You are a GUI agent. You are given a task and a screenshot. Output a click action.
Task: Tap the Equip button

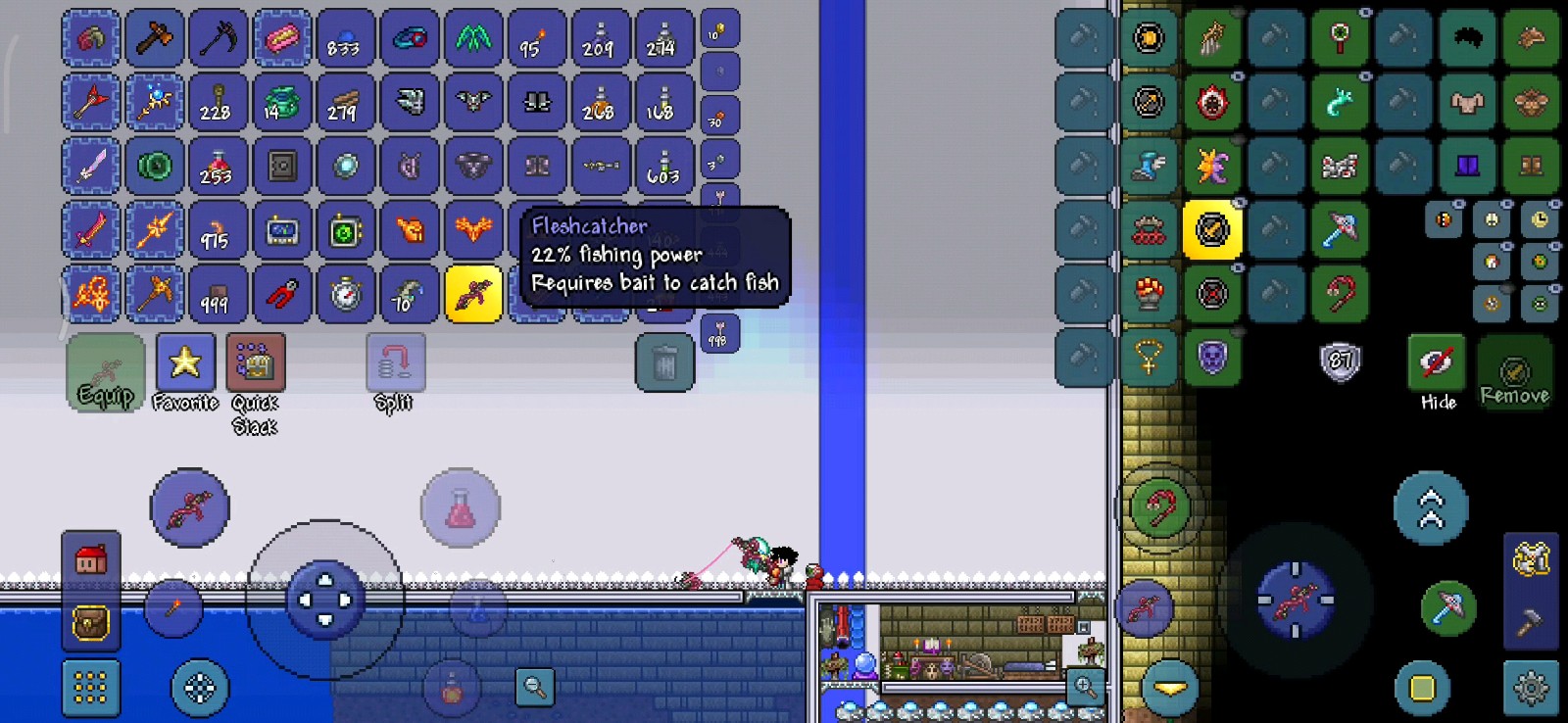pyautogui.click(x=106, y=373)
